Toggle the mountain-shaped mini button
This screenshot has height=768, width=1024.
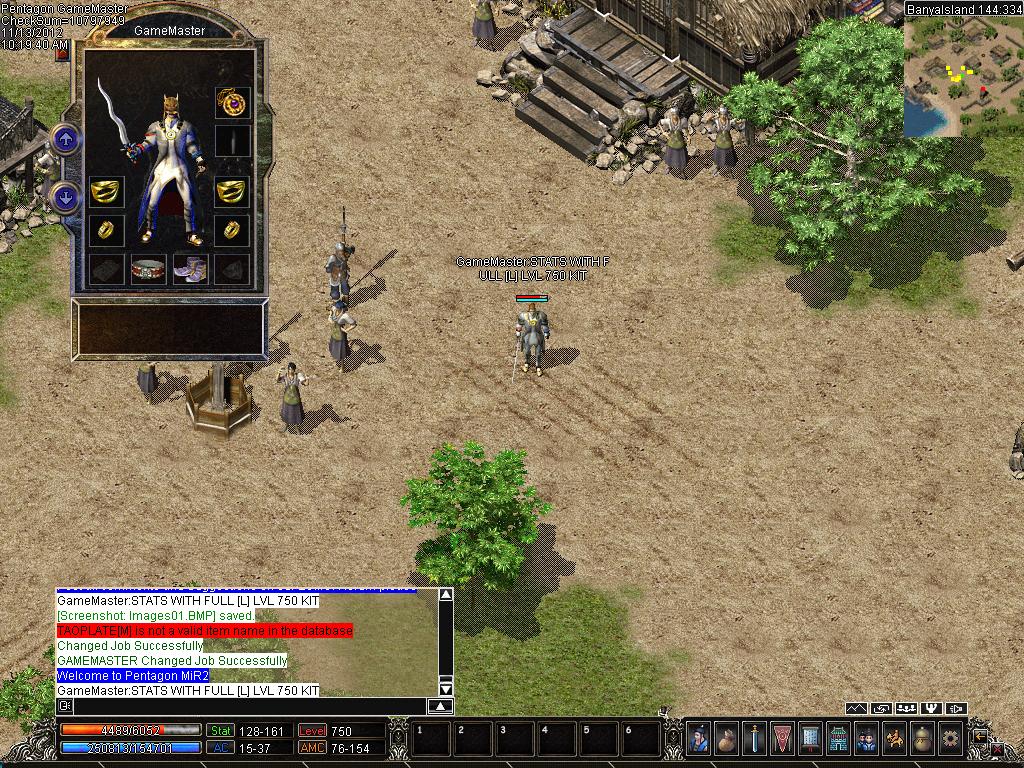click(856, 709)
